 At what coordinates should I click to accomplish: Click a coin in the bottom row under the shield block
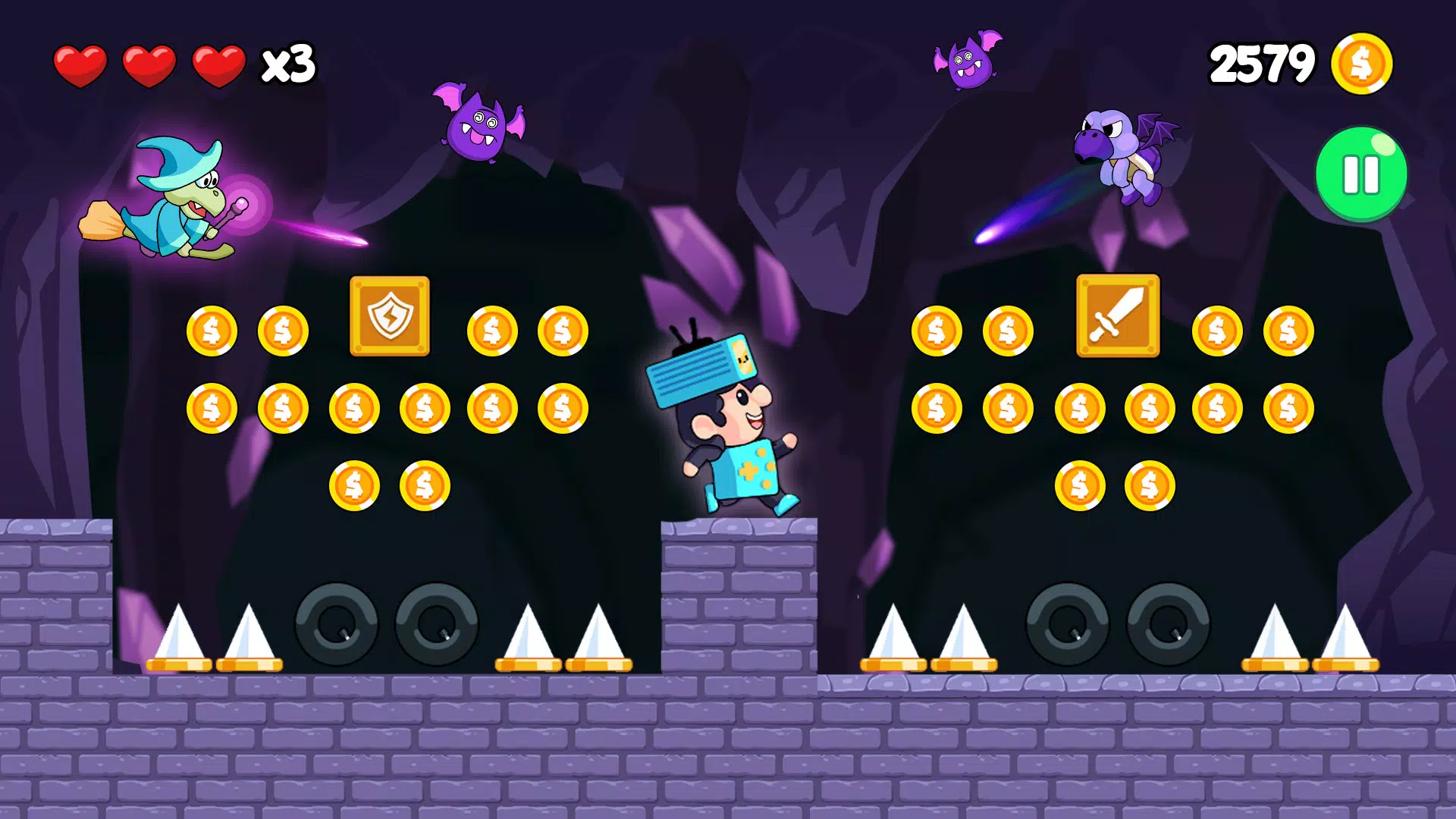click(x=353, y=484)
